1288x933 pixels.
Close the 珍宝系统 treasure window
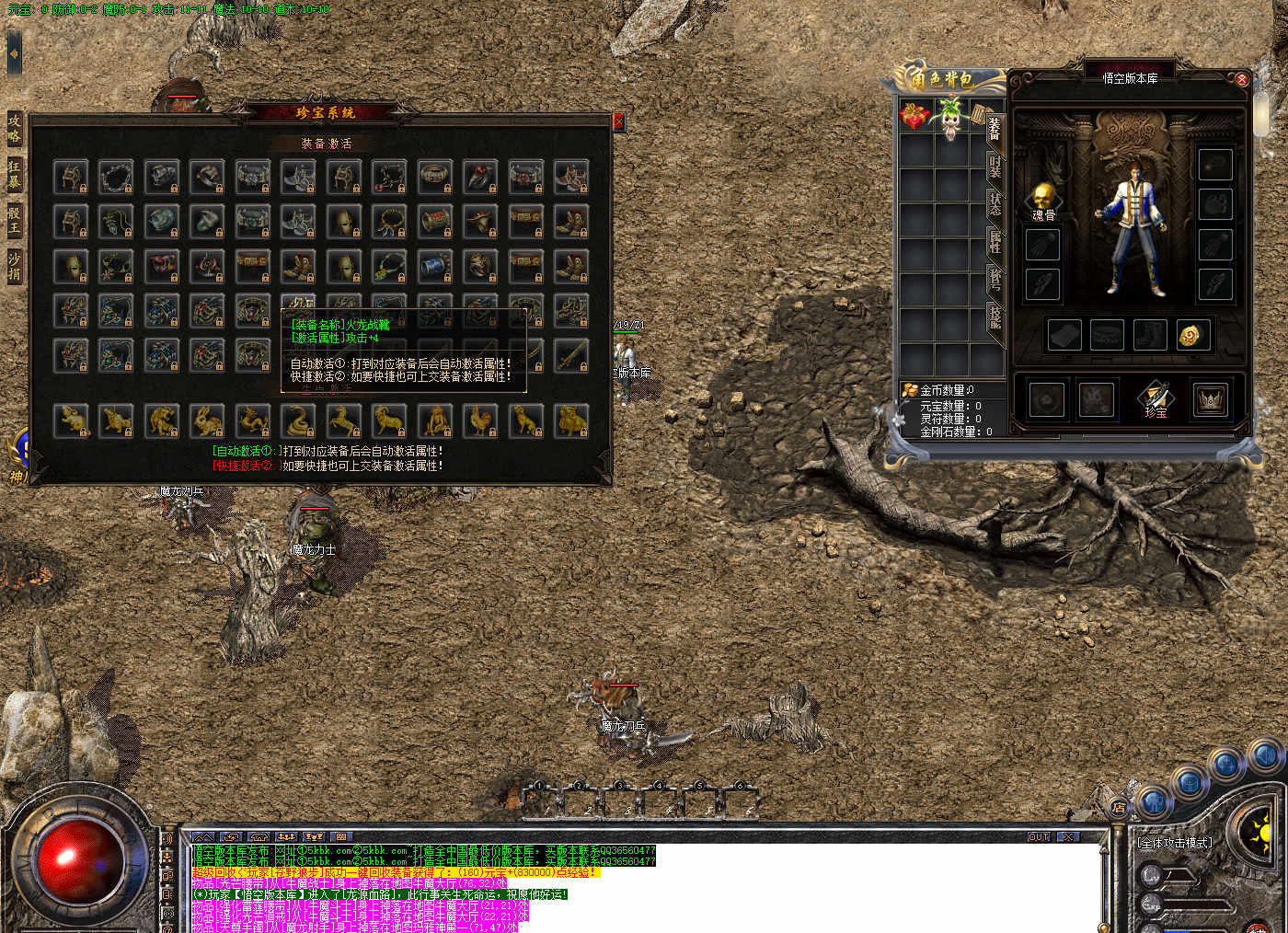tap(618, 121)
